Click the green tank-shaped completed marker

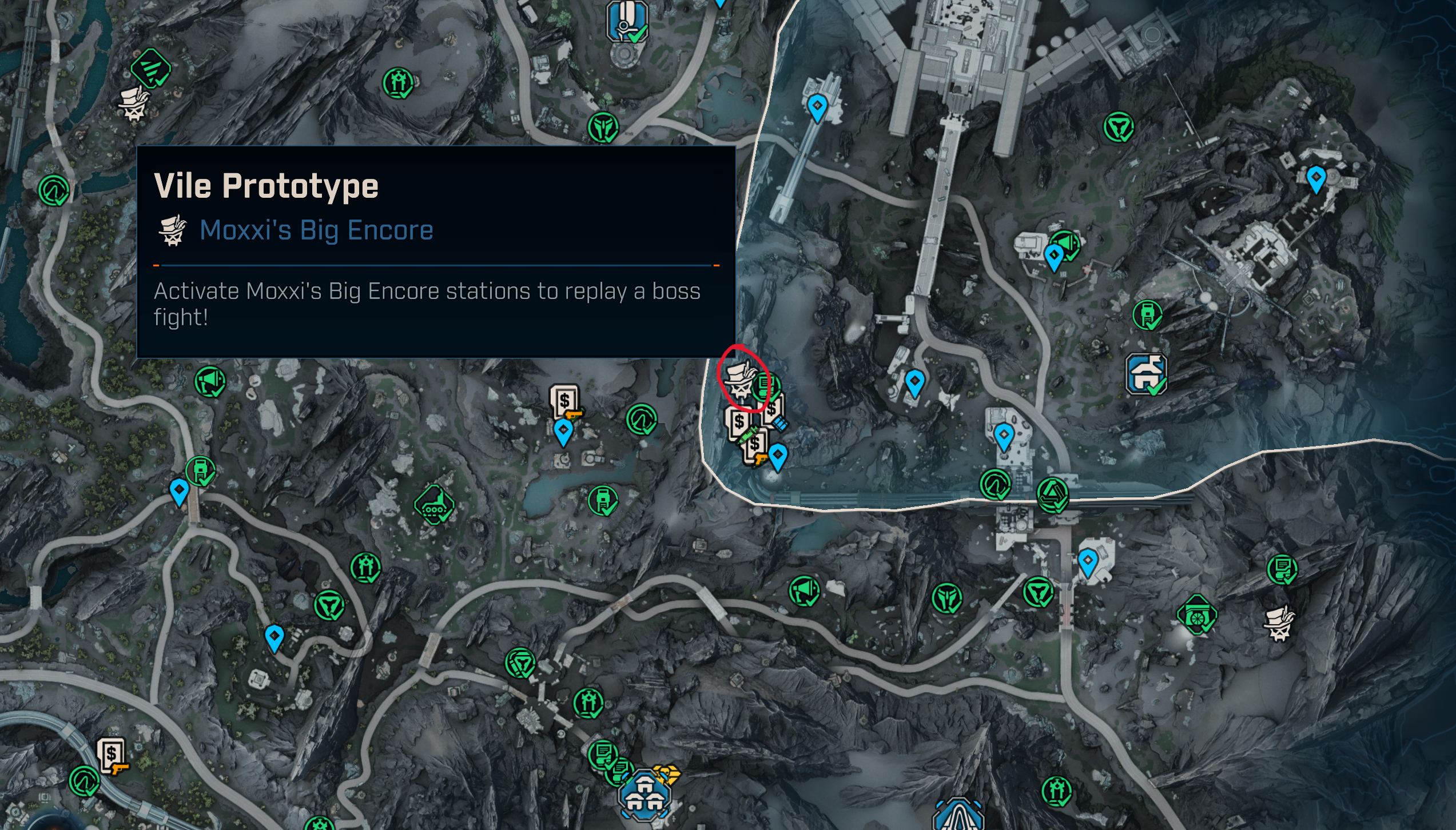tap(435, 505)
